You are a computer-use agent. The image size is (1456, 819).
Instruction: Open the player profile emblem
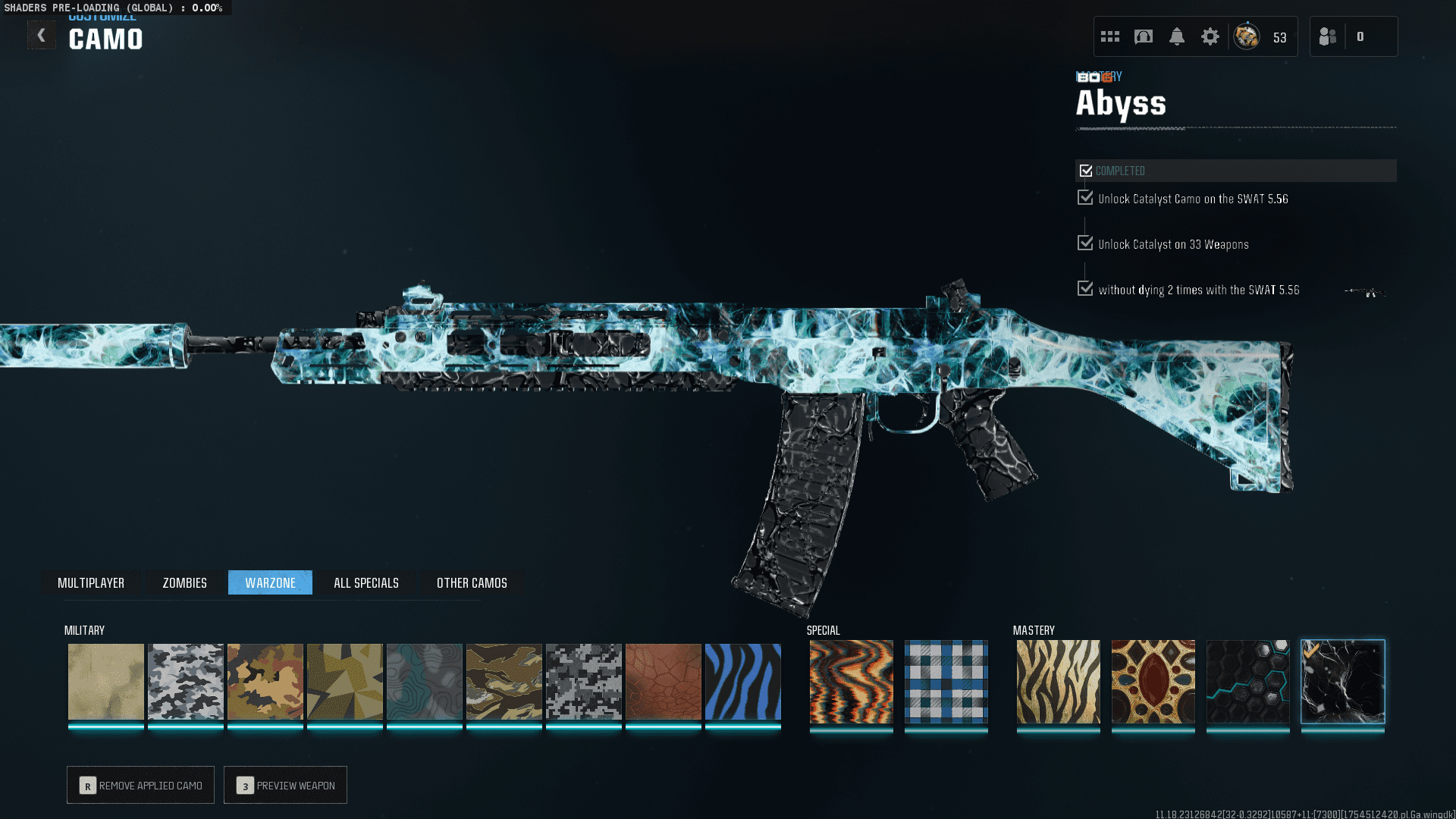click(x=1246, y=36)
